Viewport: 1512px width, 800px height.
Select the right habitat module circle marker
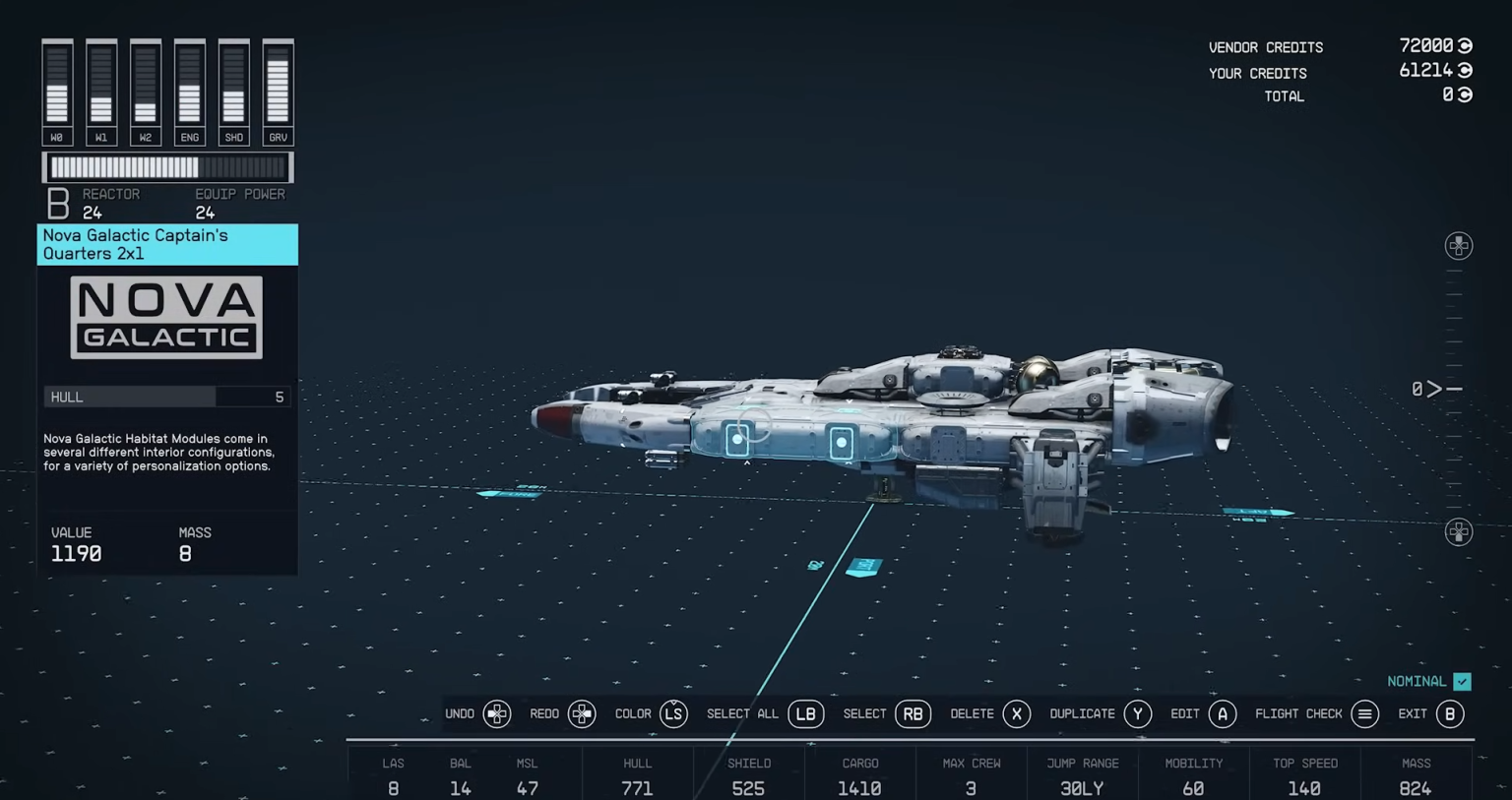842,444
